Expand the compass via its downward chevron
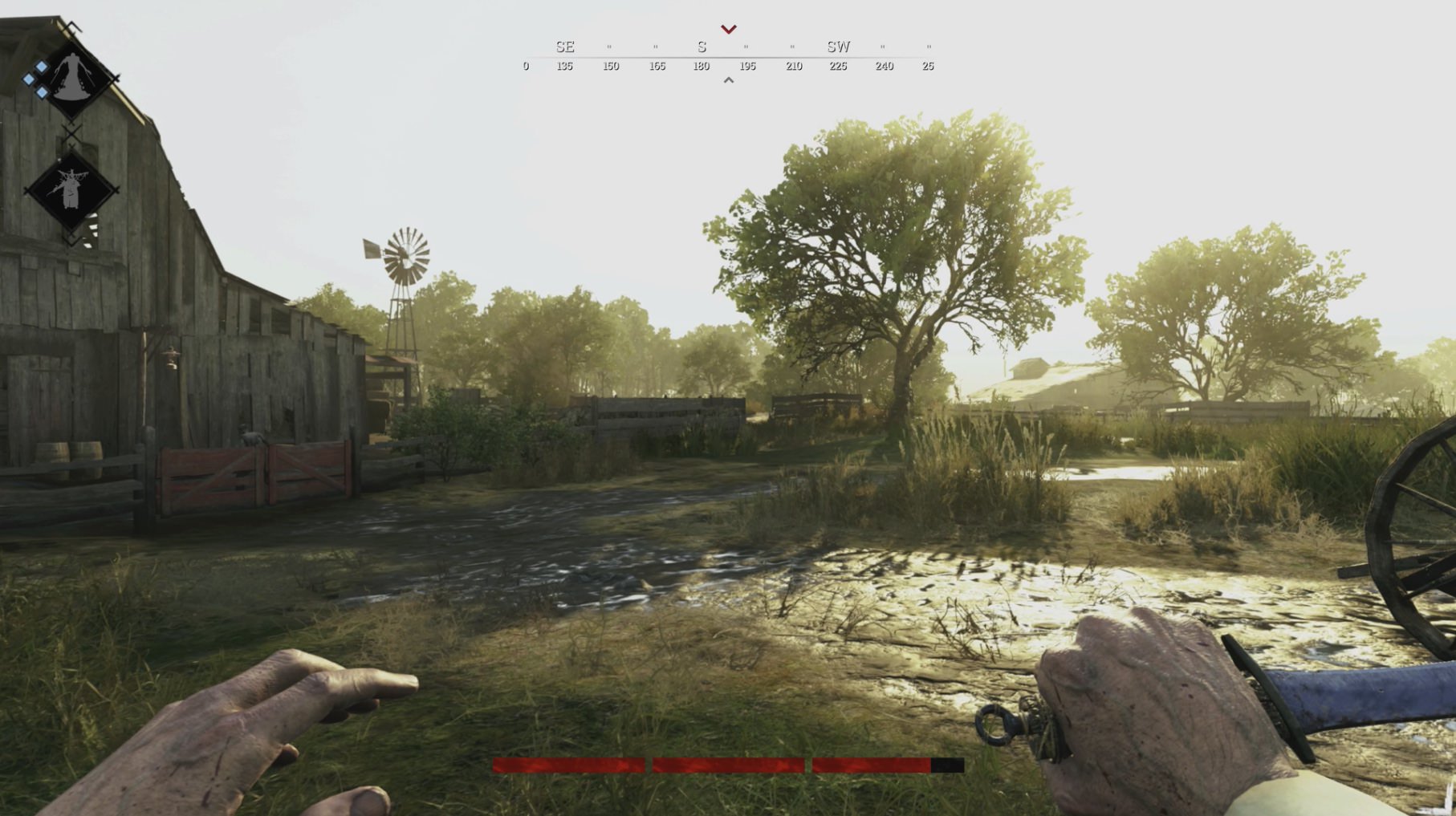The image size is (1456, 816). (729, 29)
